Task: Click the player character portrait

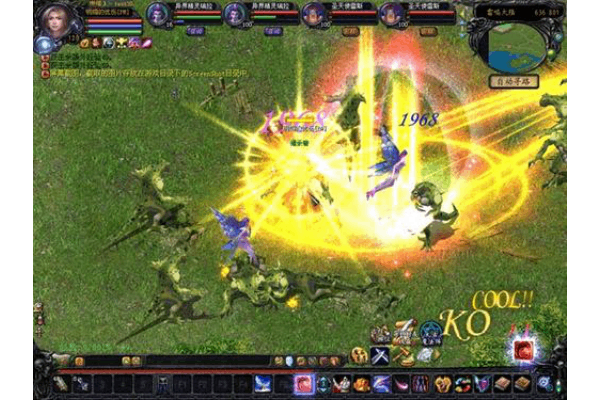Action: tap(54, 19)
